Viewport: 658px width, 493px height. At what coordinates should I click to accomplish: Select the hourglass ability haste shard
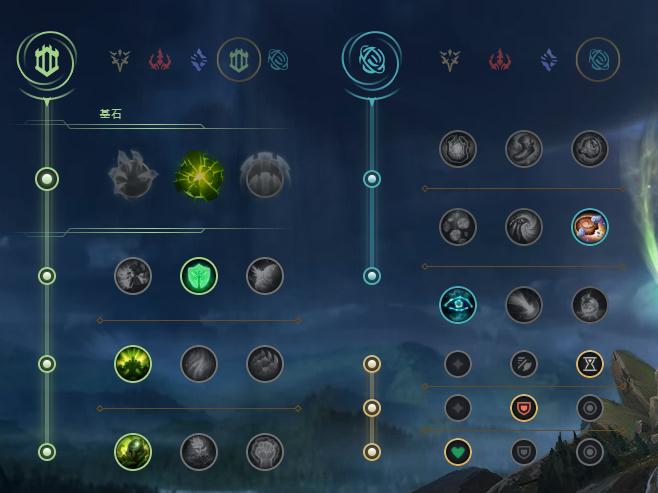pyautogui.click(x=590, y=364)
